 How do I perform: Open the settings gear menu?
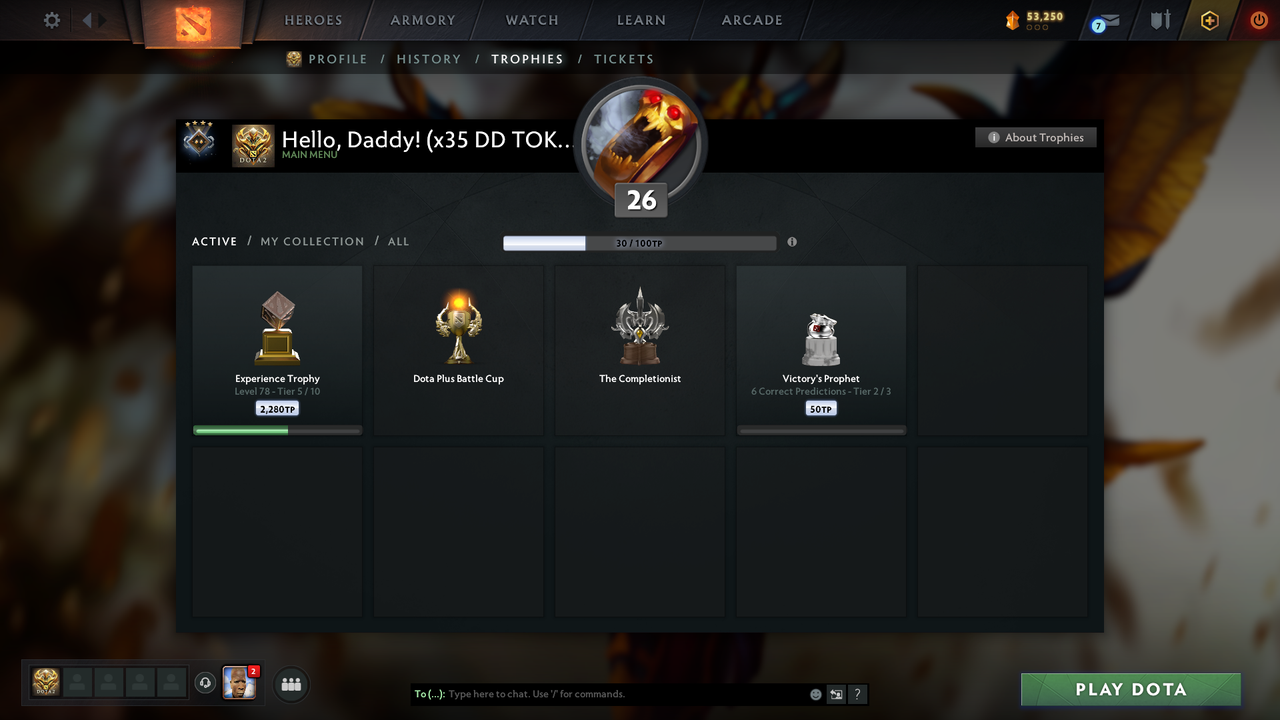click(51, 20)
